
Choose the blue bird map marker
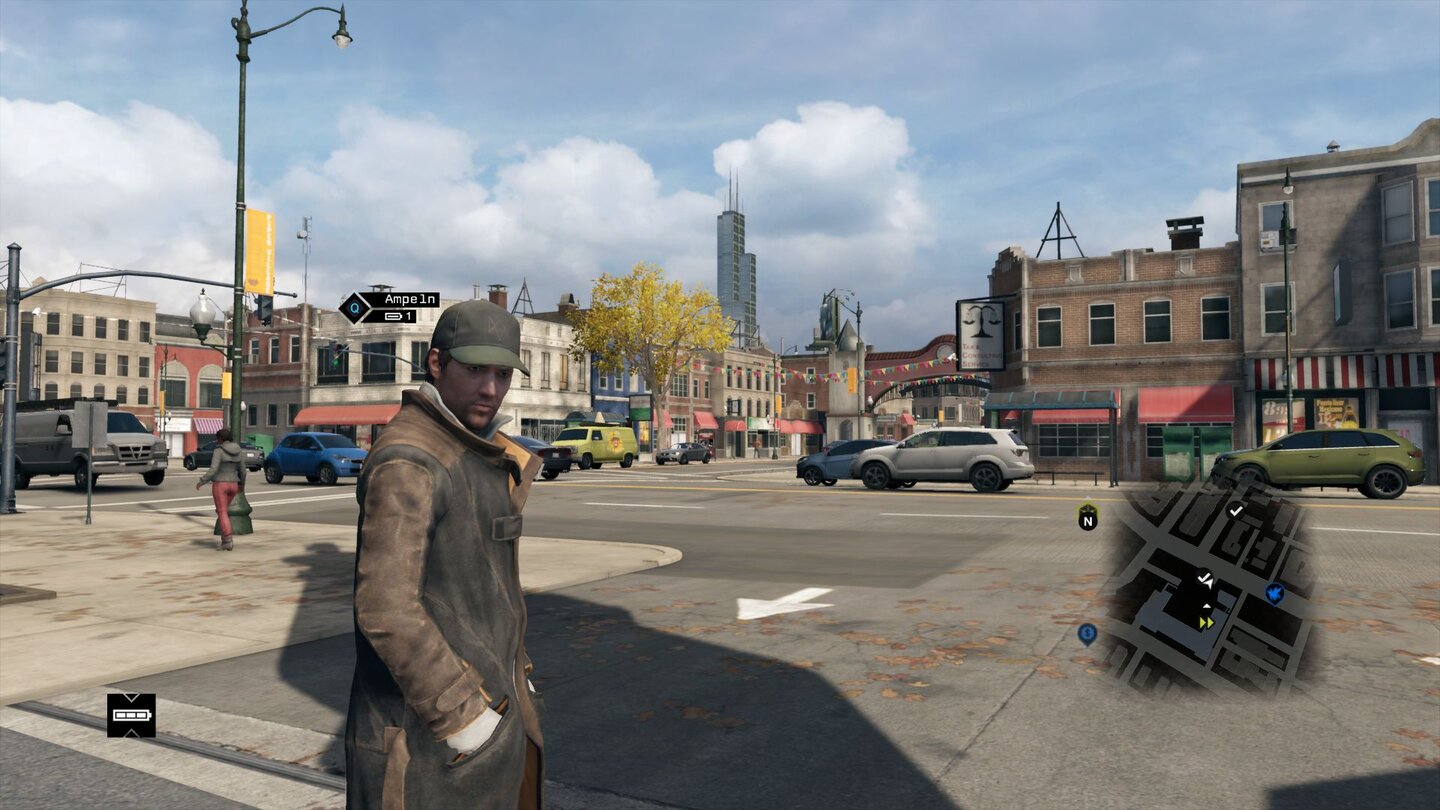point(1274,594)
